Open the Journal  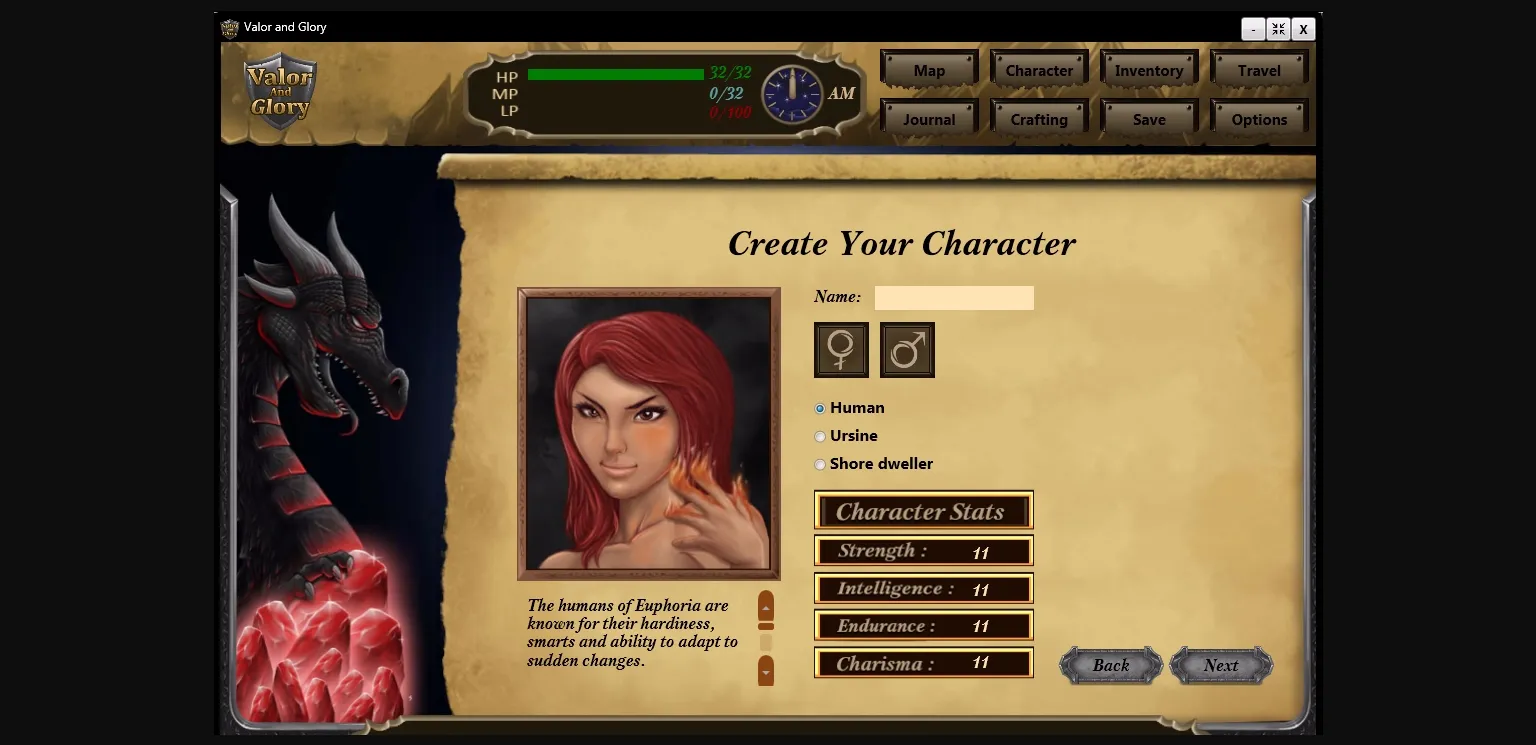(928, 118)
